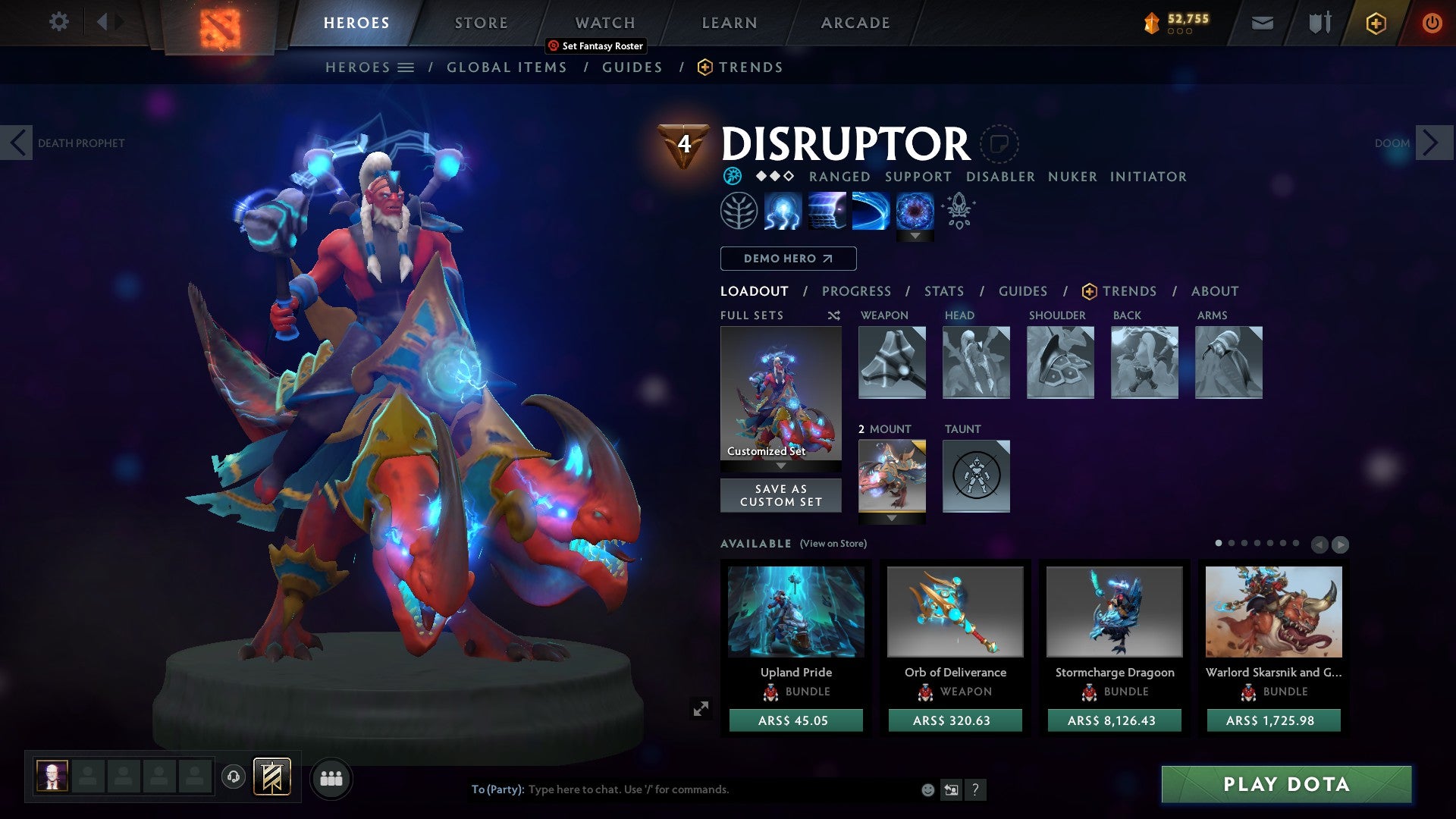Open the heroes hamburger menu
1456x819 pixels.
point(407,67)
